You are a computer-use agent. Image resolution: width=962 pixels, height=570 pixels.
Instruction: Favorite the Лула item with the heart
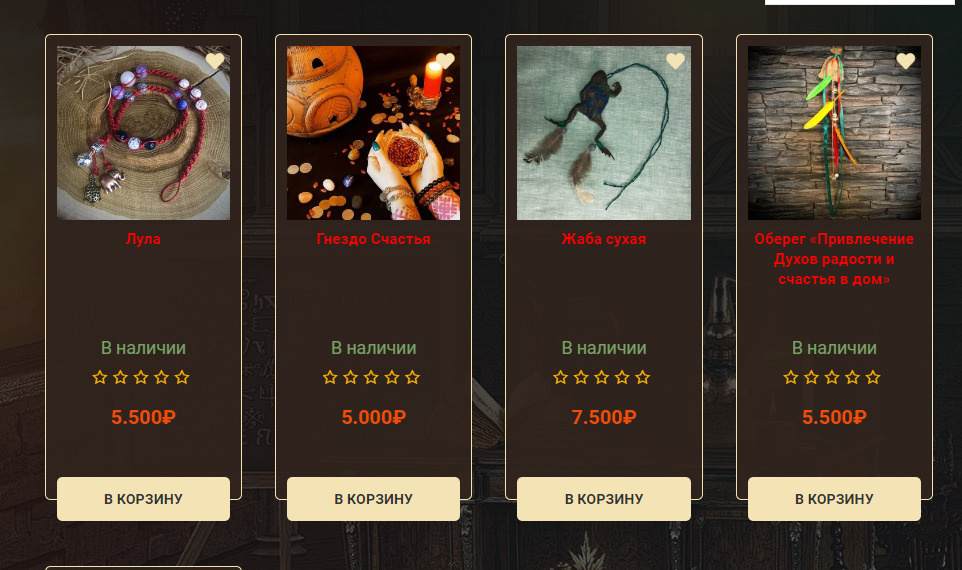coord(215,61)
